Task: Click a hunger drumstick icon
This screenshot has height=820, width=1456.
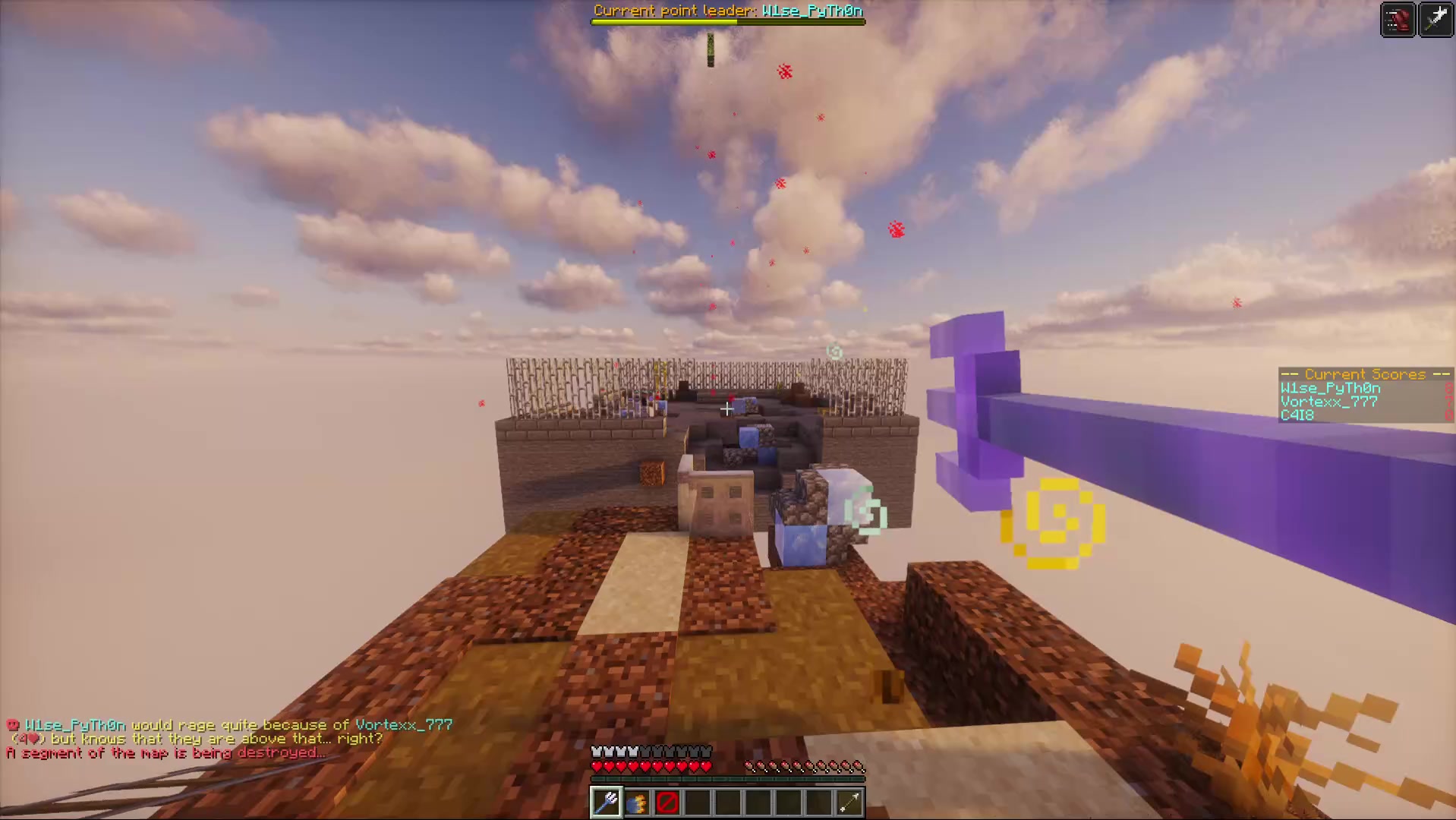Action: (805, 766)
